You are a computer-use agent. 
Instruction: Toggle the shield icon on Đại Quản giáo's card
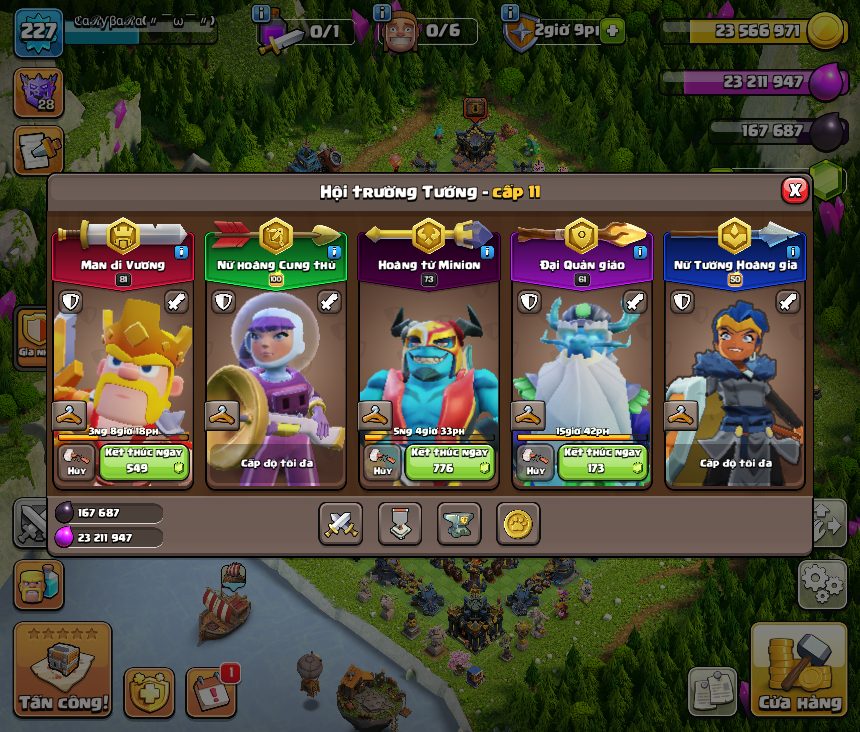[528, 302]
